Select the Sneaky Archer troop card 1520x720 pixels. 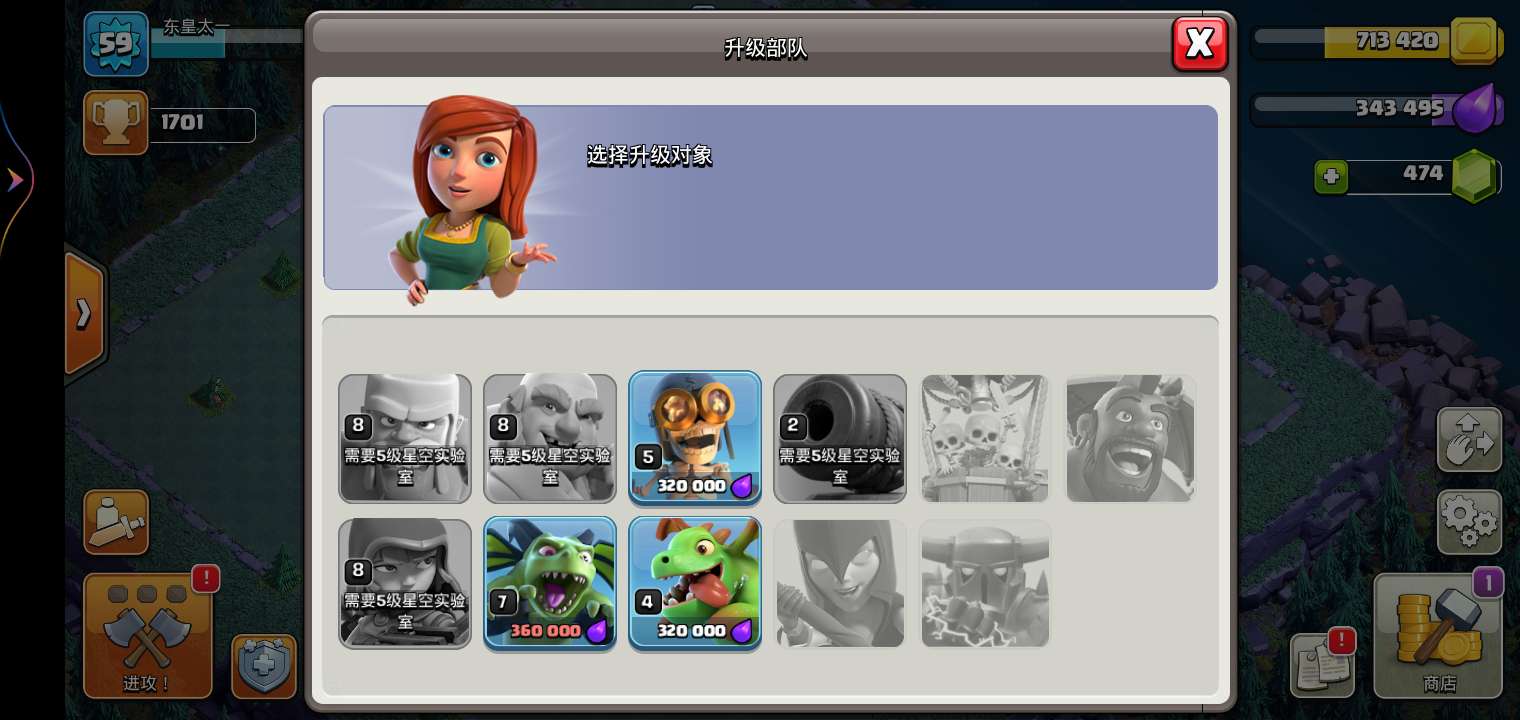click(405, 583)
